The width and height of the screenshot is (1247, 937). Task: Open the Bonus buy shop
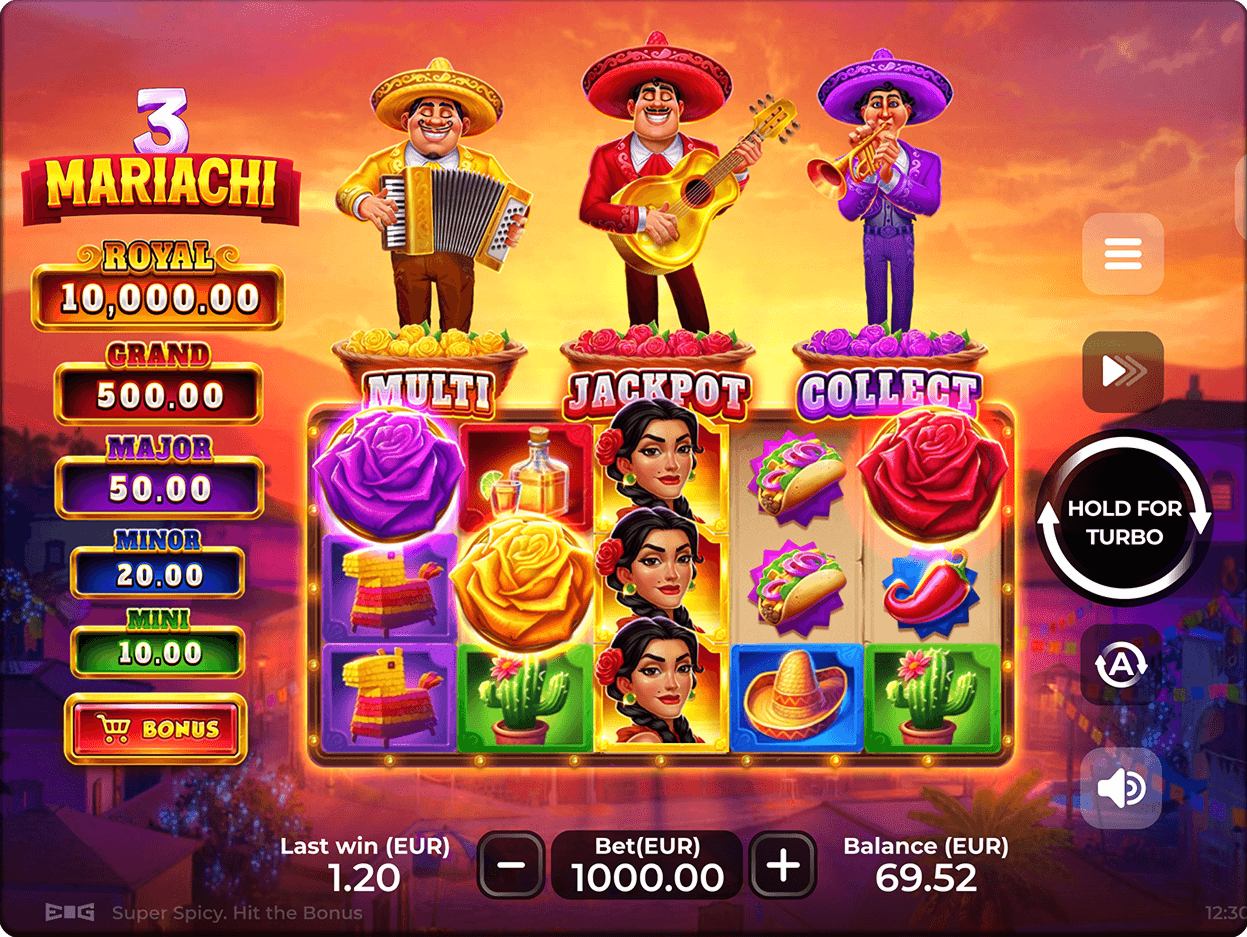click(156, 729)
